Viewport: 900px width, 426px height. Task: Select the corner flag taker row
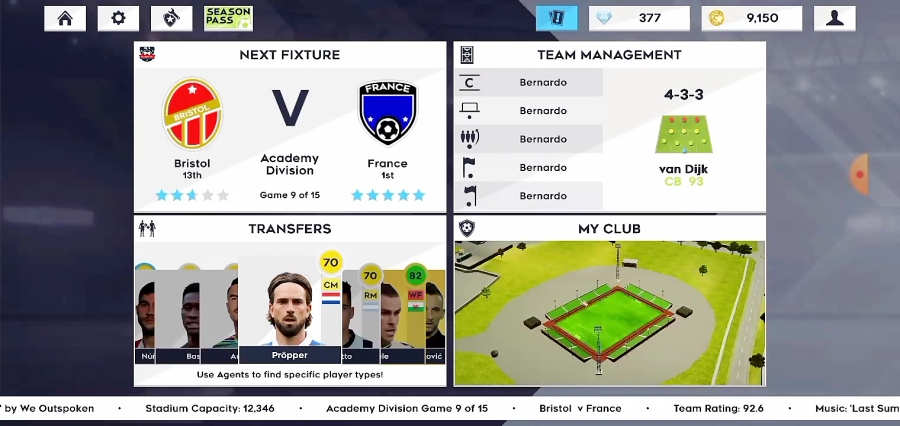click(529, 167)
